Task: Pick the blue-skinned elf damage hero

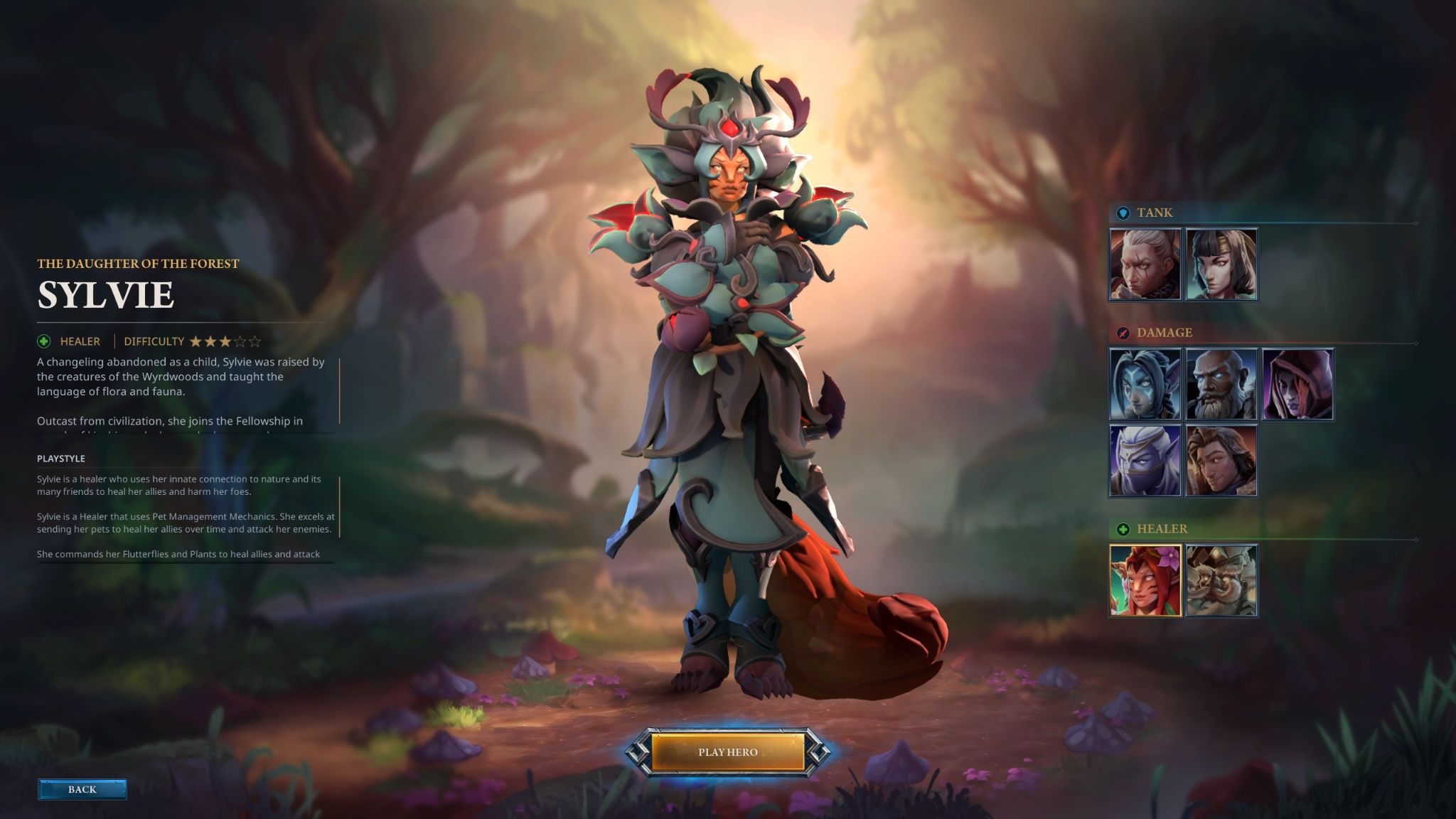Action: click(1145, 385)
